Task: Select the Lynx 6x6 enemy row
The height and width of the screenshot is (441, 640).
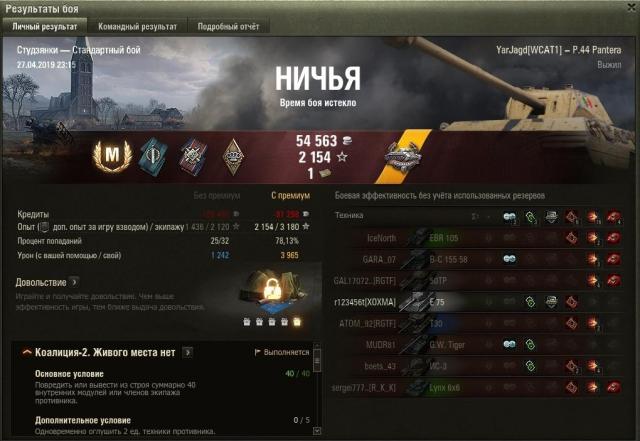Action: [480, 386]
